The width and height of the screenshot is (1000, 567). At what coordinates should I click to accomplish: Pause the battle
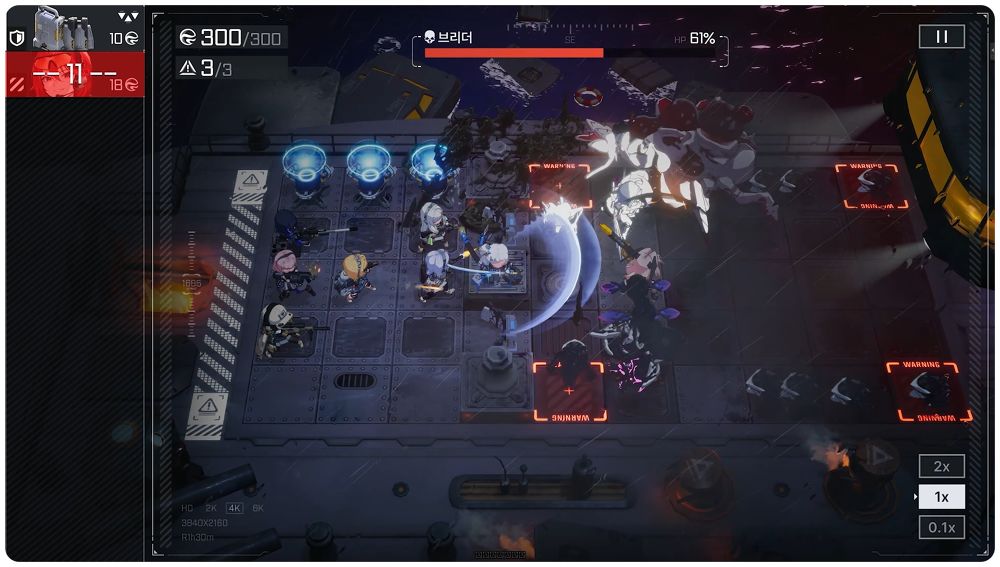[x=941, y=37]
